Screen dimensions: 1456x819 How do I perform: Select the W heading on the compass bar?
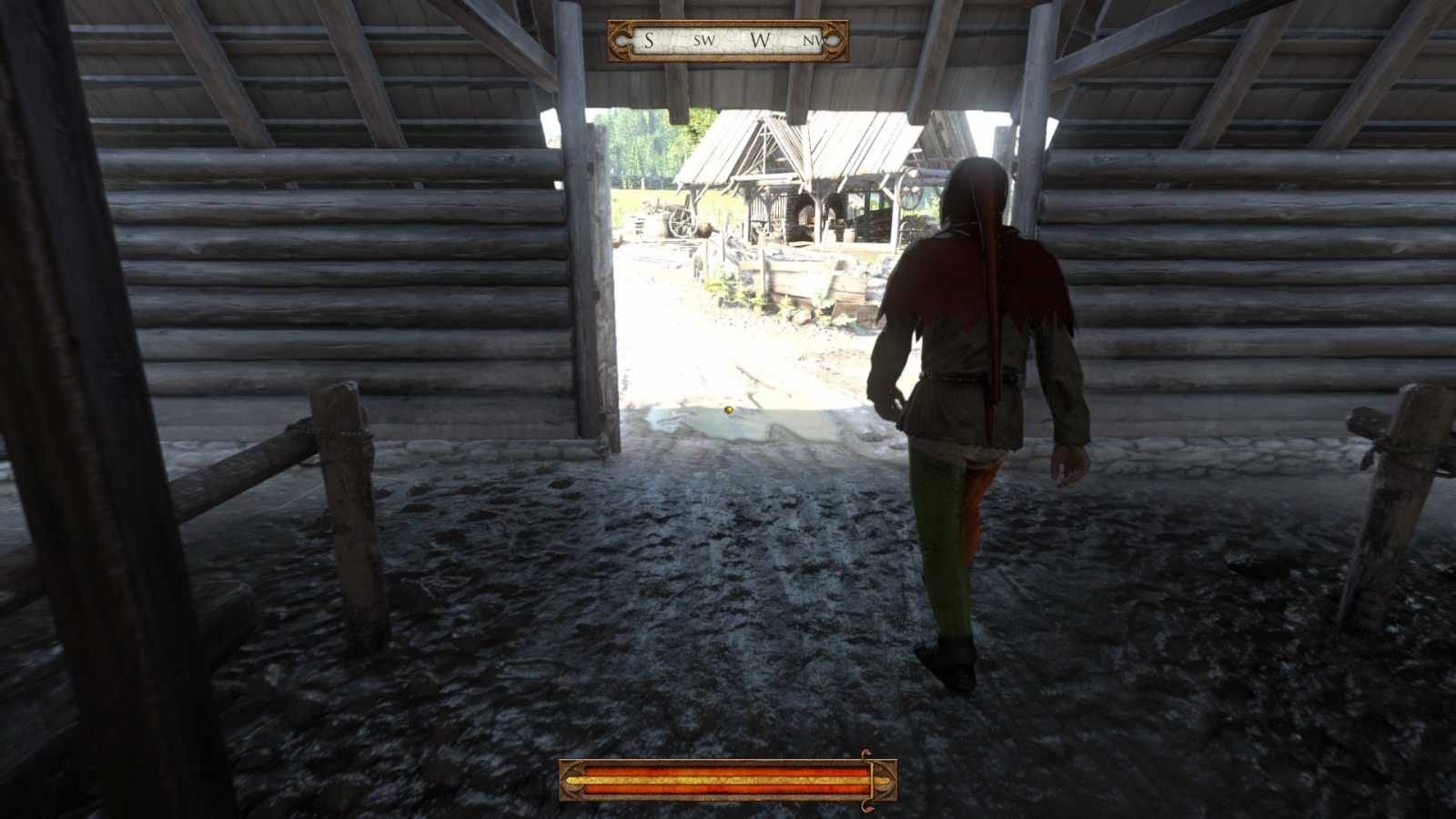coord(761,41)
